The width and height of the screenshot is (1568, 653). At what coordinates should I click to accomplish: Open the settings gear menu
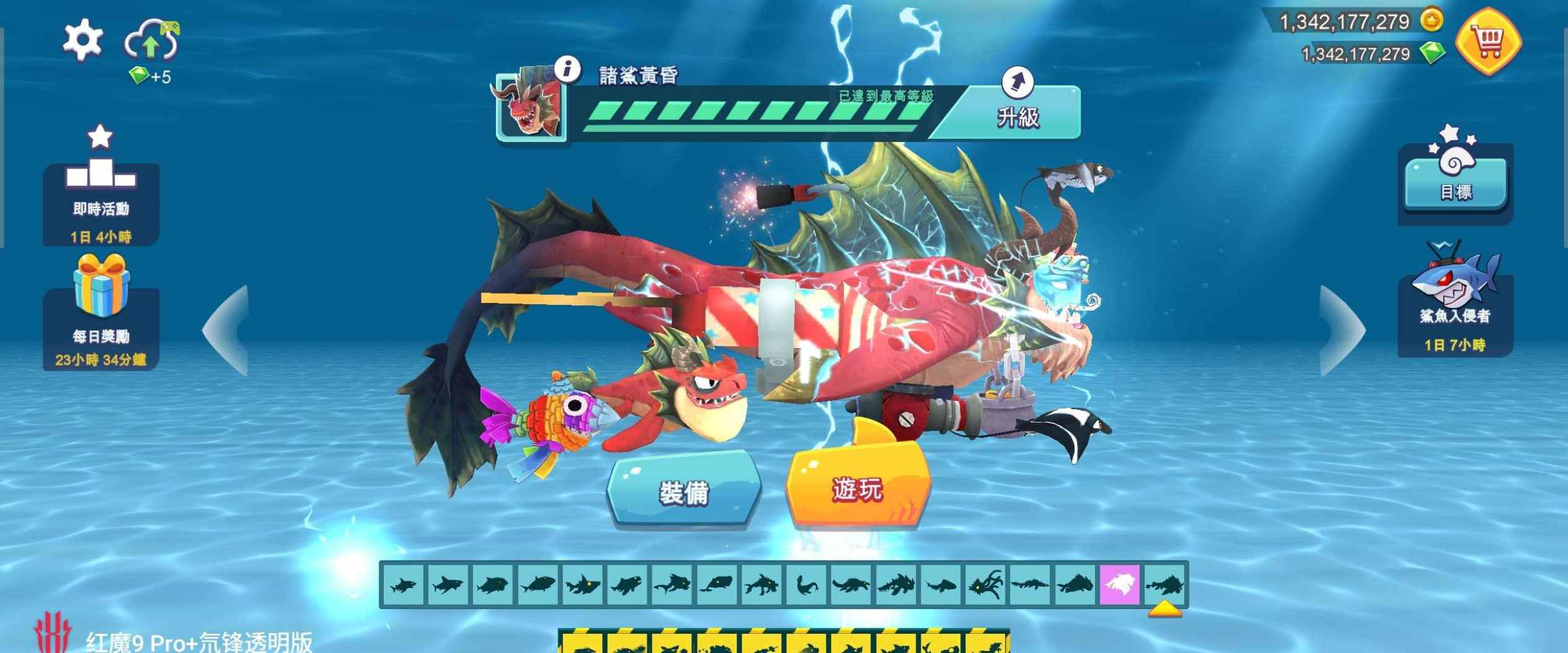(x=82, y=40)
